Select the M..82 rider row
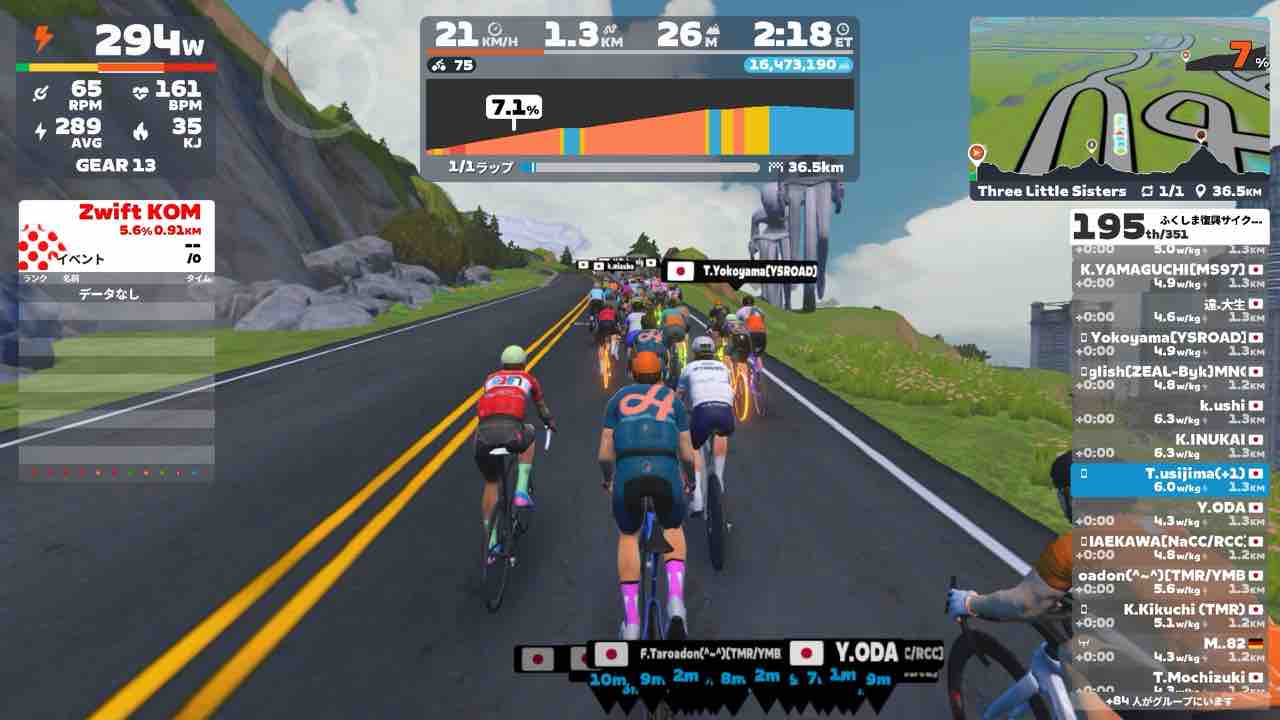 1169,650
